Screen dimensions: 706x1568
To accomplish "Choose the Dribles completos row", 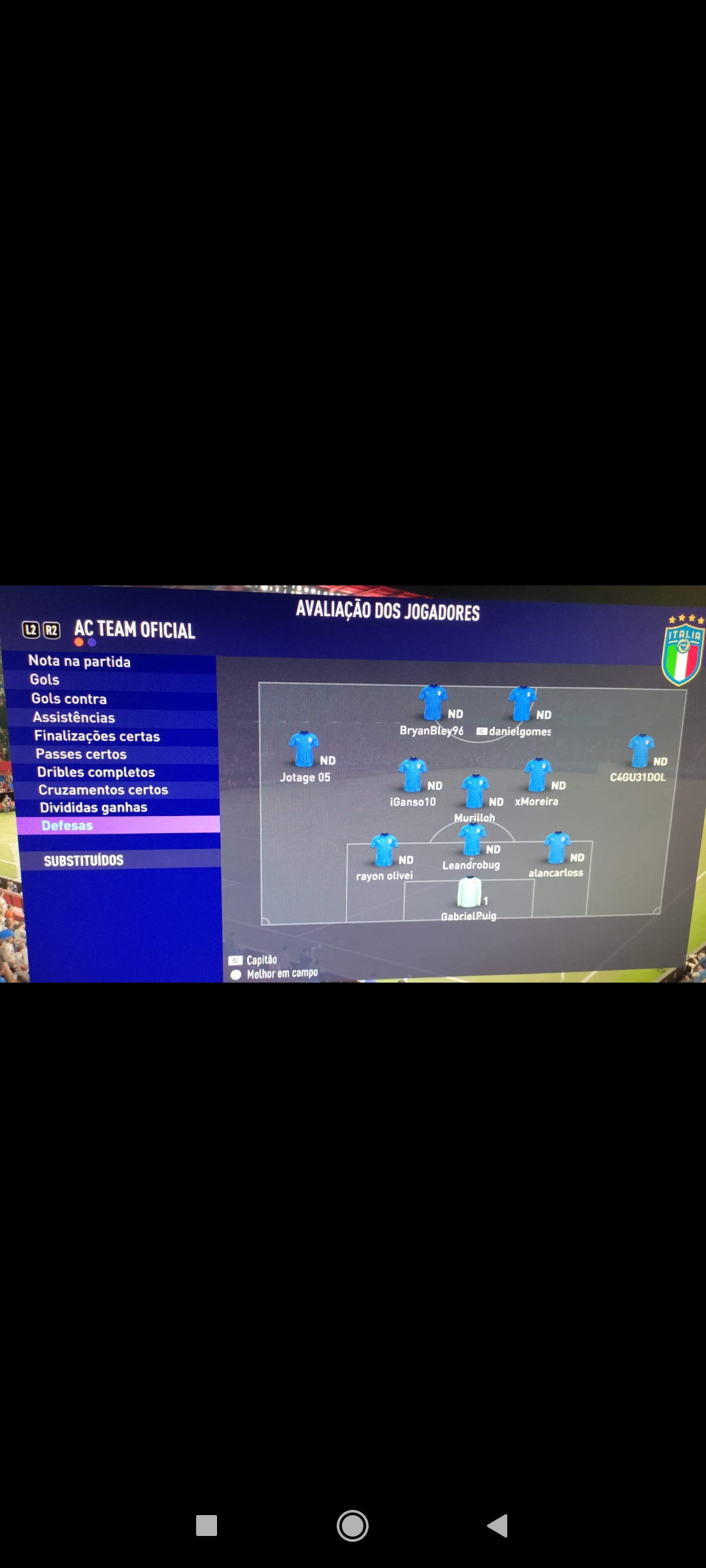I will [96, 772].
